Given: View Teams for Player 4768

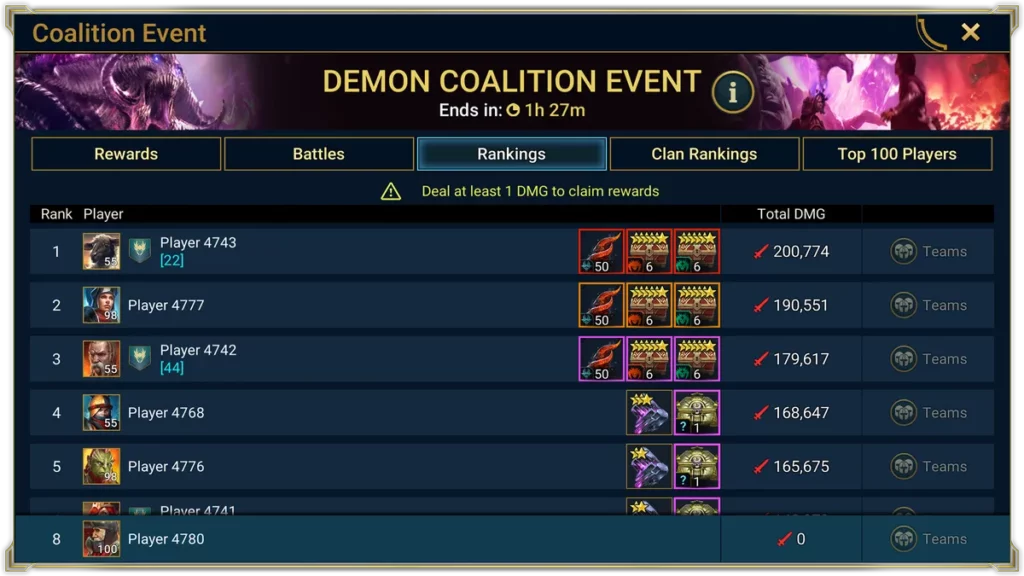Looking at the screenshot, I should [x=929, y=412].
